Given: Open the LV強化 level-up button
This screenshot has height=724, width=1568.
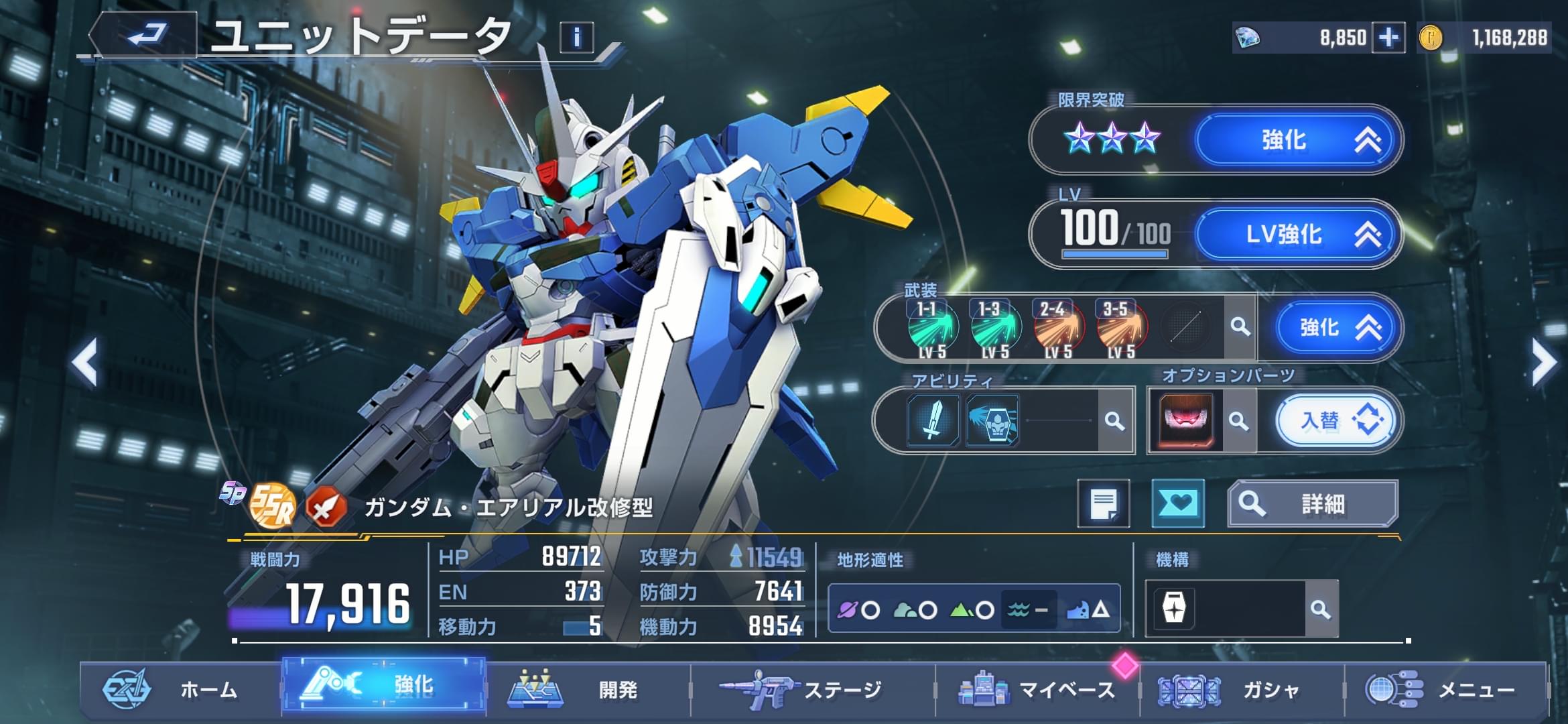Looking at the screenshot, I should (x=1297, y=235).
